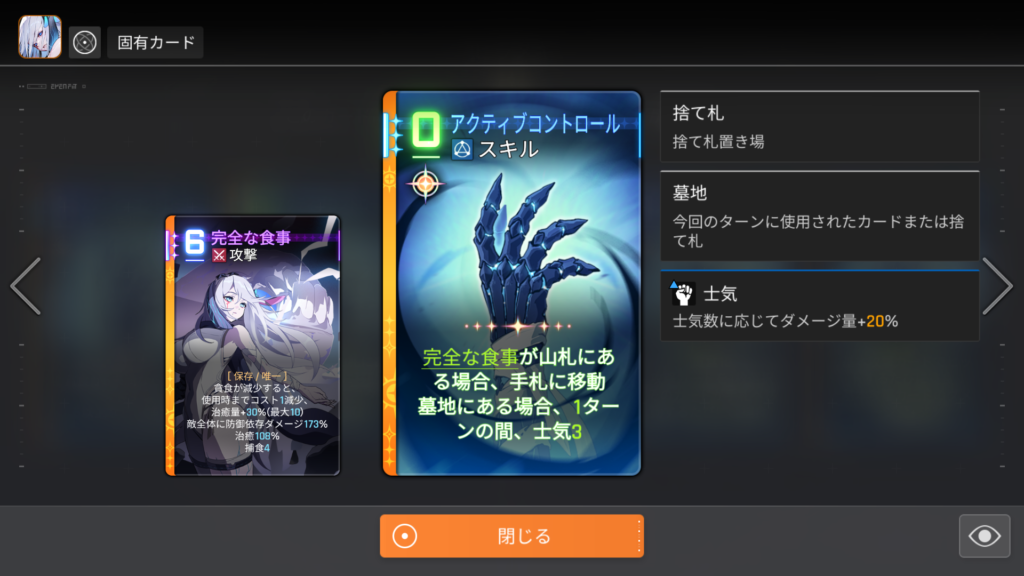Select the 完全な食事 attack card
Viewport: 1024px width, 576px height.
pos(253,345)
